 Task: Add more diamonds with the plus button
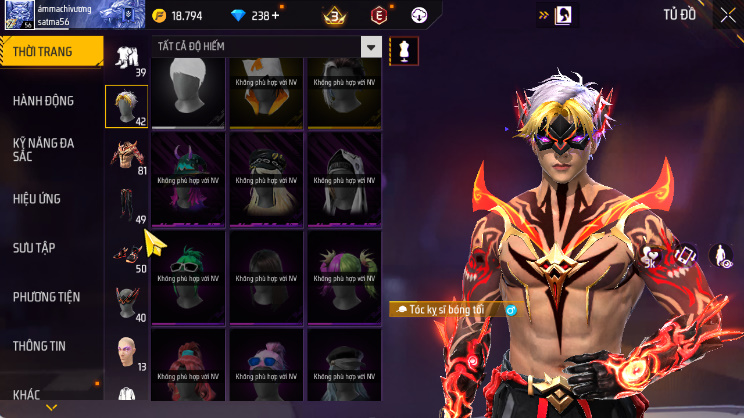[x=275, y=16]
